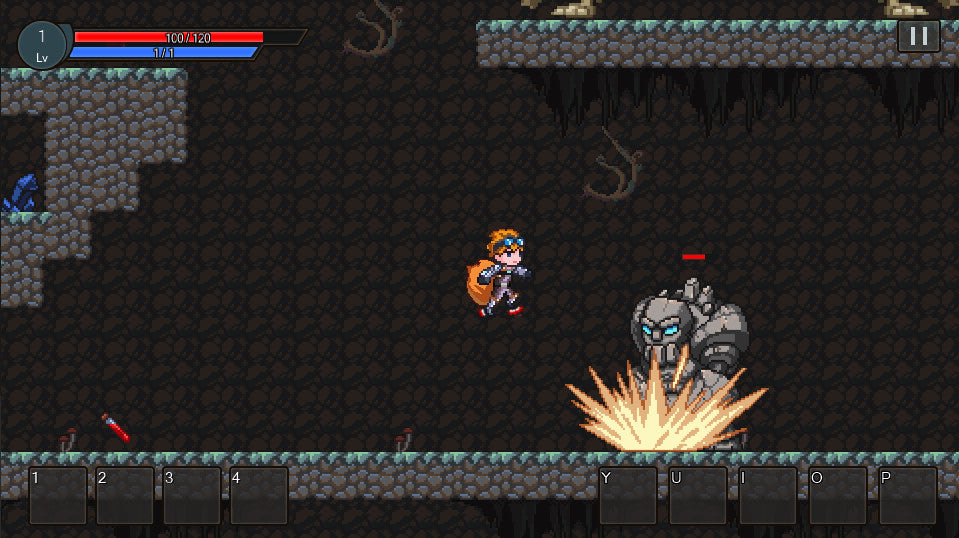959x538 pixels.
Task: Pause the game with the pause button
Action: 918,36
